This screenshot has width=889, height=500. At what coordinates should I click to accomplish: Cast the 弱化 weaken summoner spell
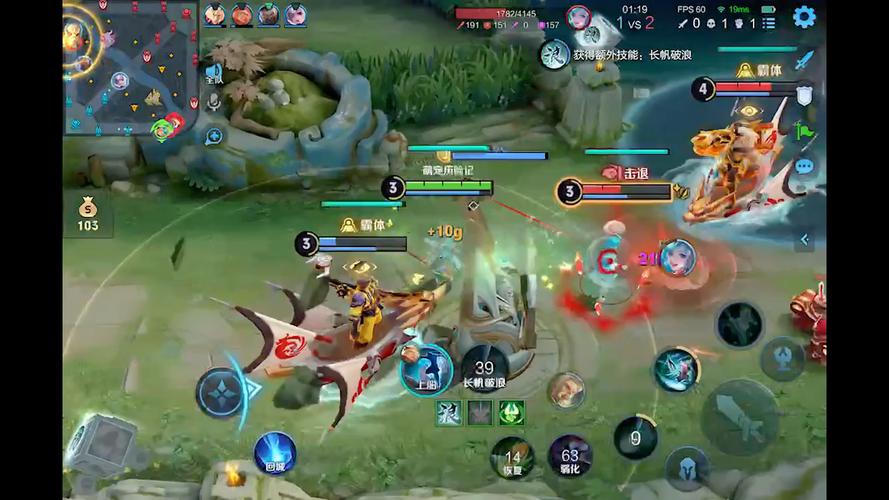570,457
